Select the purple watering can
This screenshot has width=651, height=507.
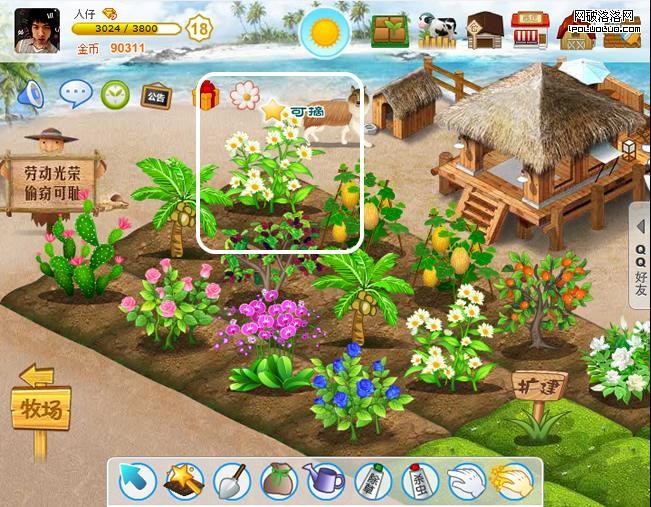[x=325, y=481]
